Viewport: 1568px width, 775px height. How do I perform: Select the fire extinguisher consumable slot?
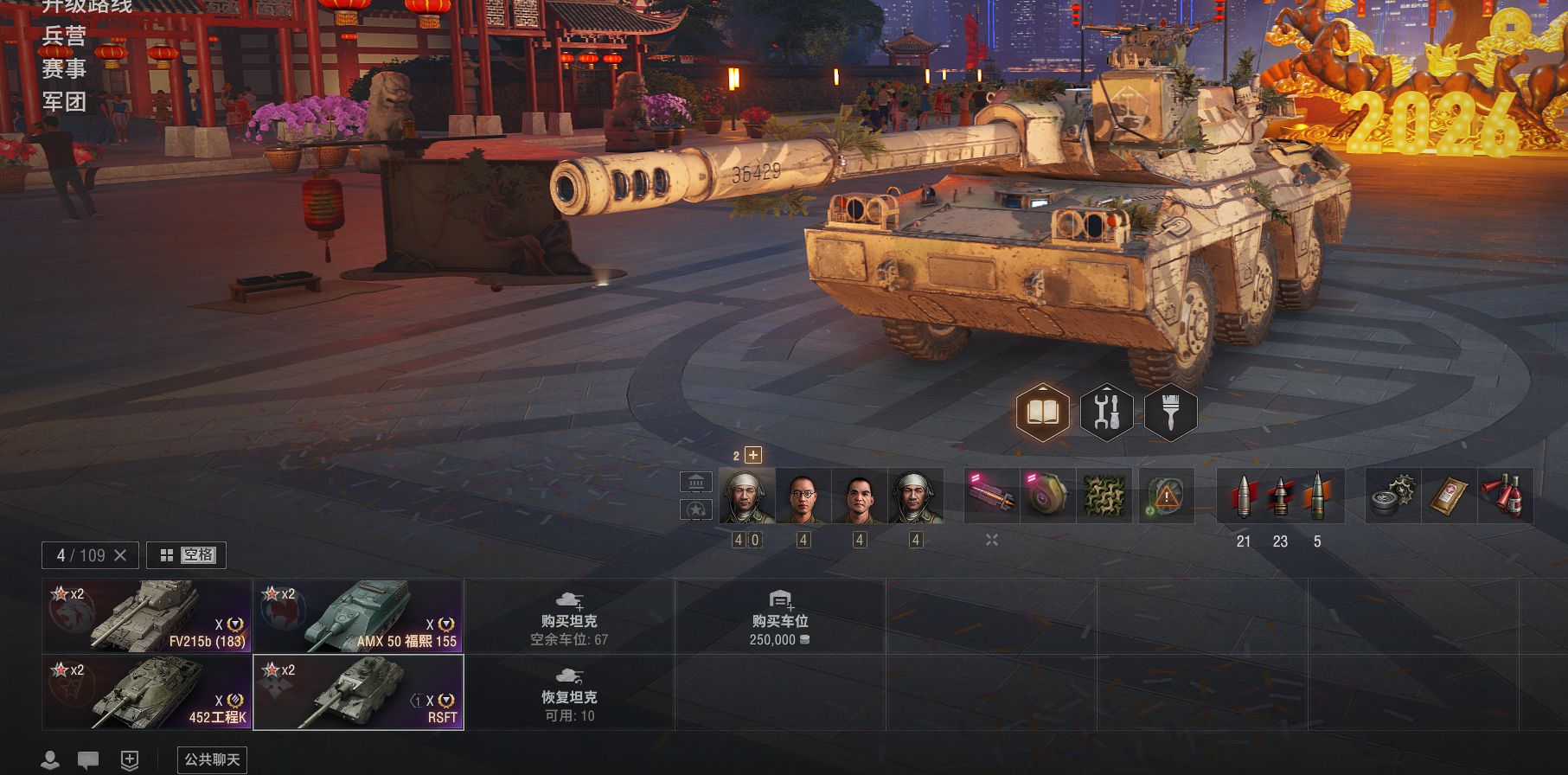1505,496
